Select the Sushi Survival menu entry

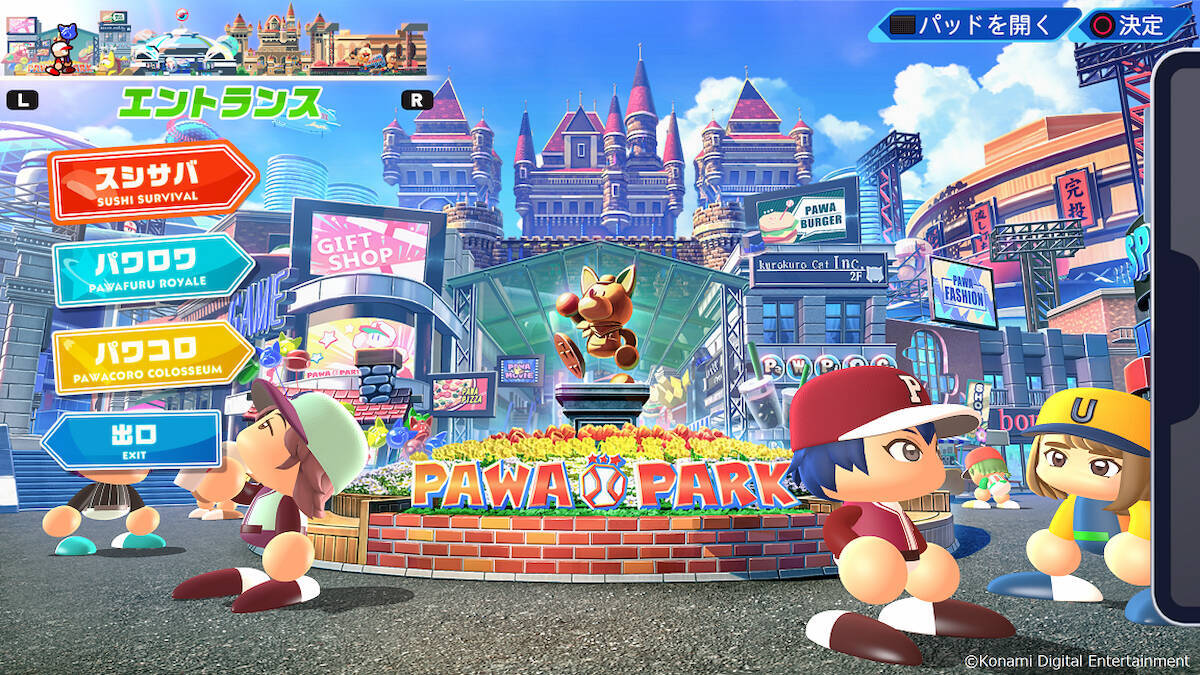(152, 182)
